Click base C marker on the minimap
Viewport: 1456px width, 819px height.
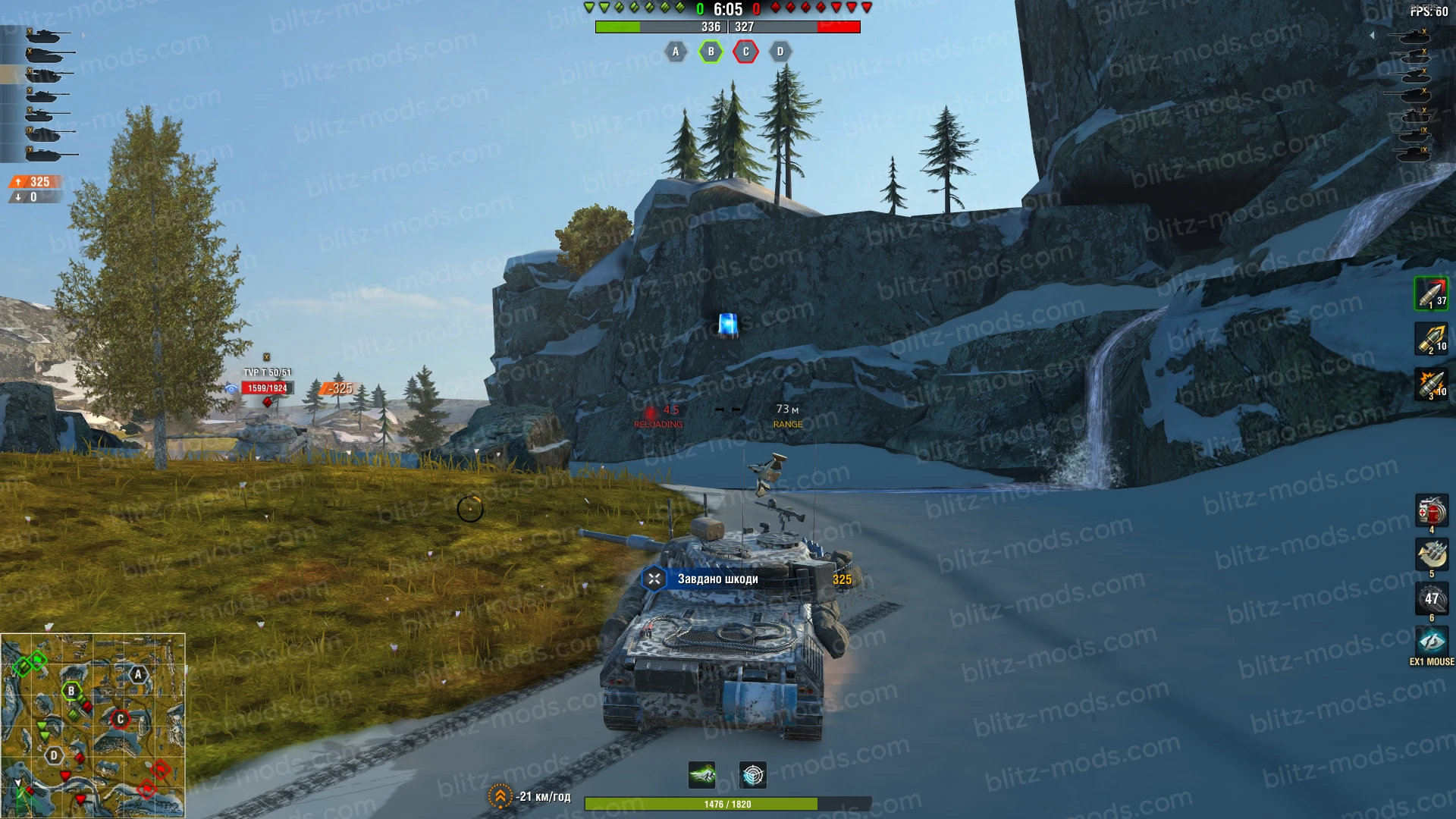click(120, 719)
